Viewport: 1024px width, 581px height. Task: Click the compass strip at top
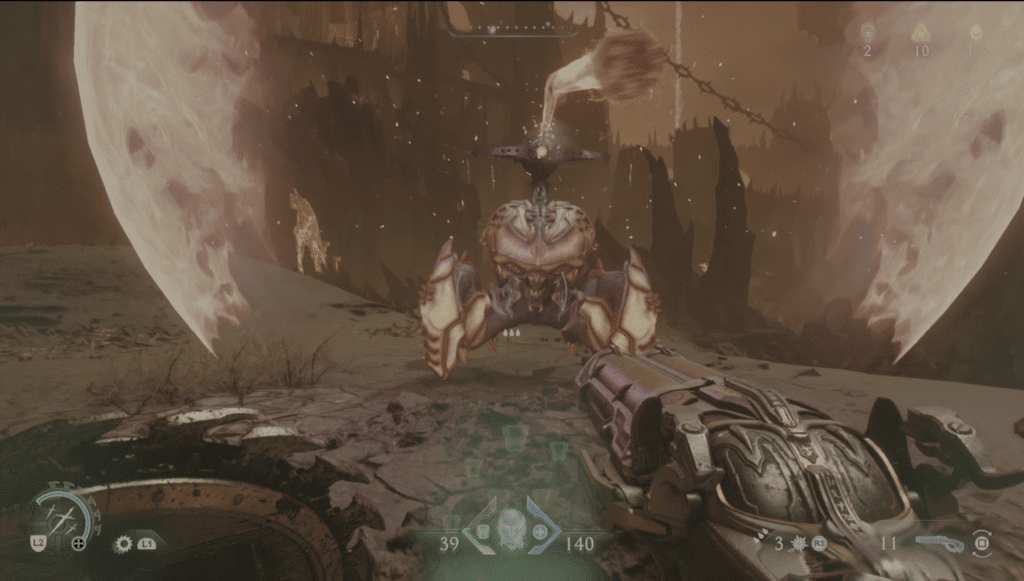[x=513, y=30]
